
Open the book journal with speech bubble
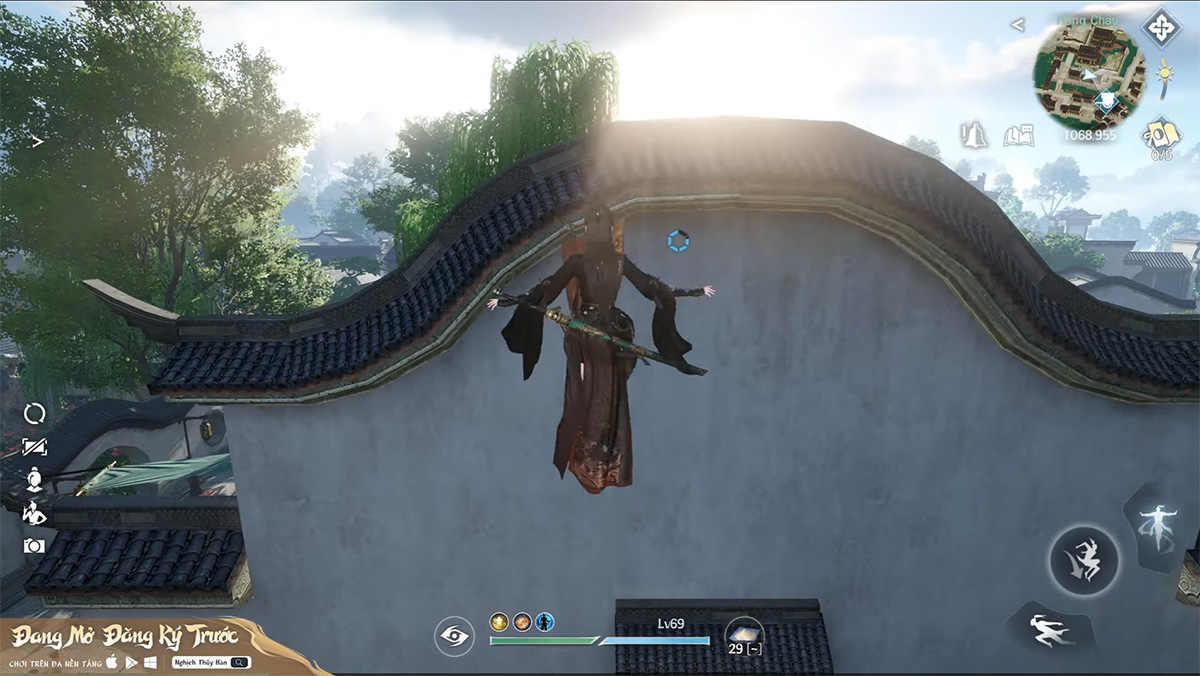click(1017, 135)
